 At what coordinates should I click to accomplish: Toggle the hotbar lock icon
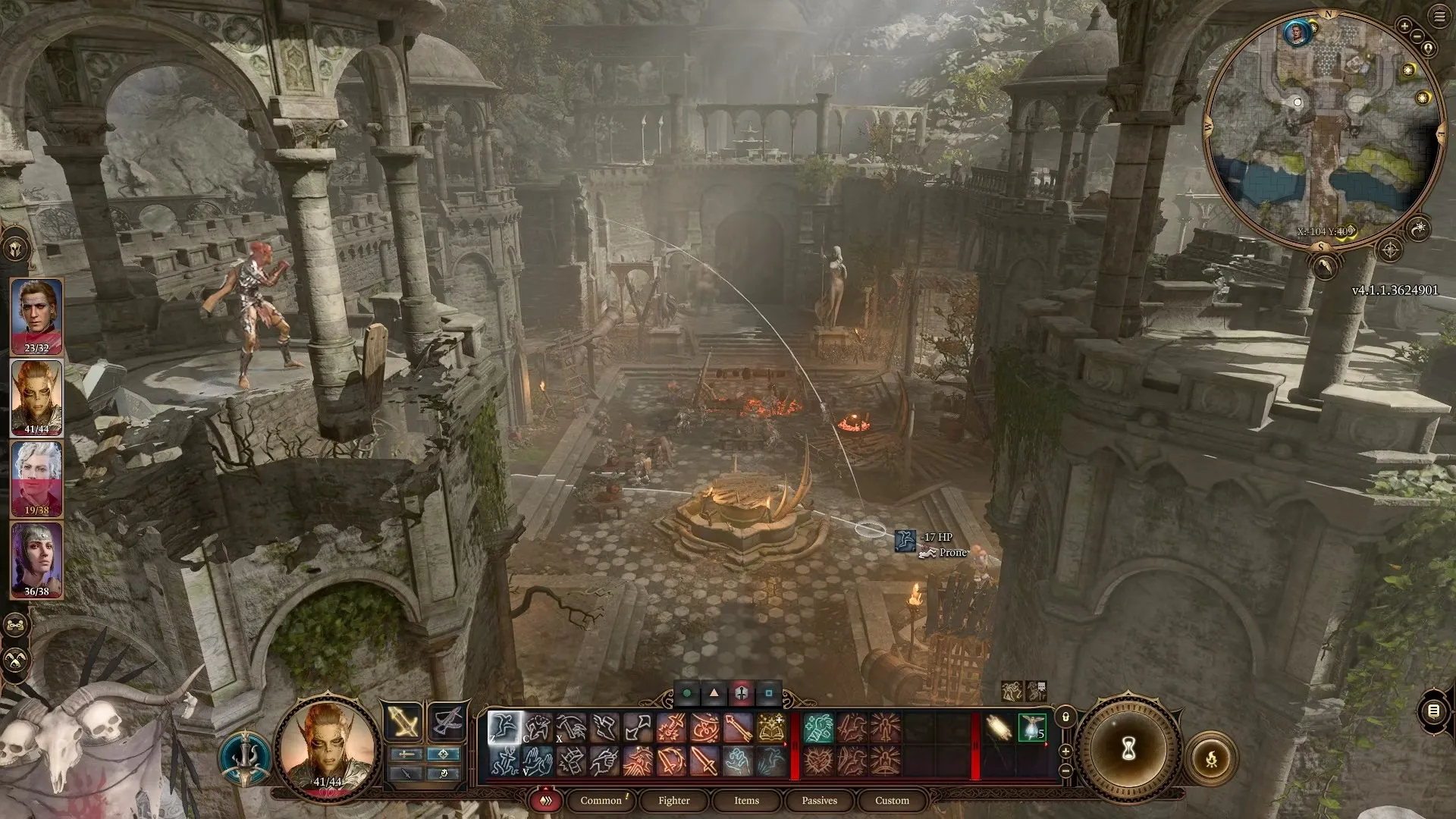[1065, 717]
